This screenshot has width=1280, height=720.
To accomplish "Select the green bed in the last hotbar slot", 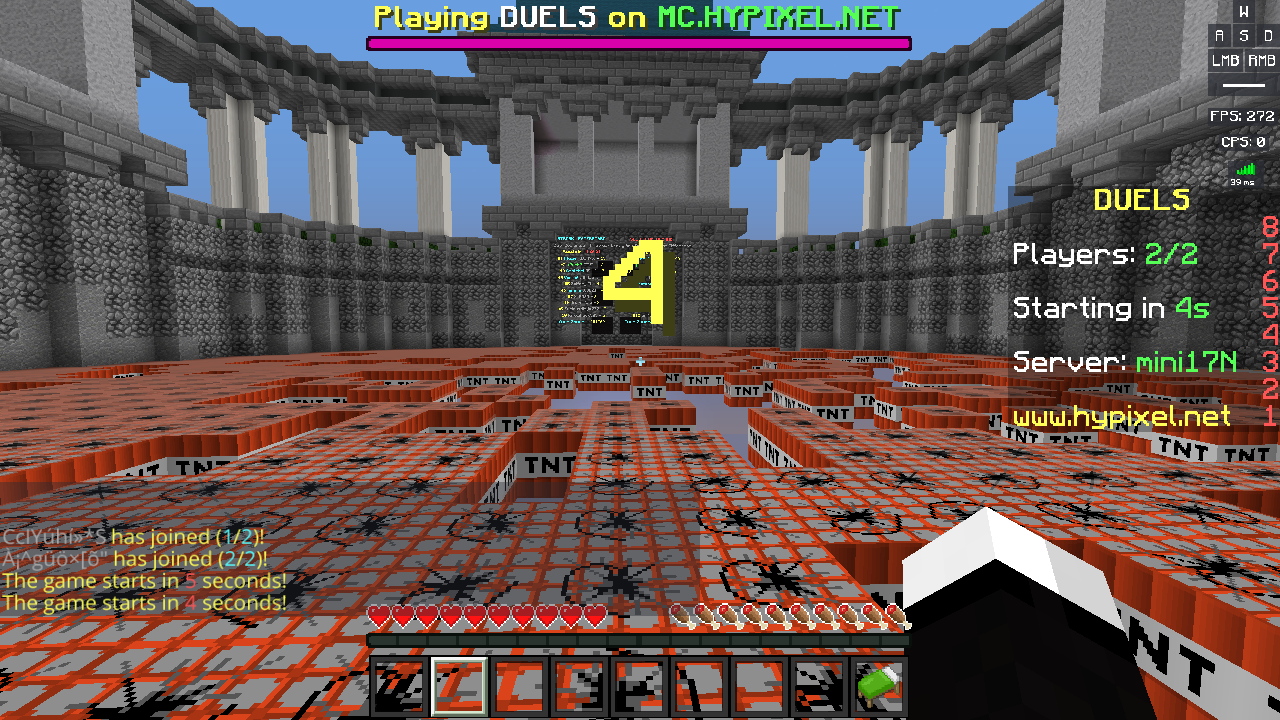I will (x=875, y=685).
